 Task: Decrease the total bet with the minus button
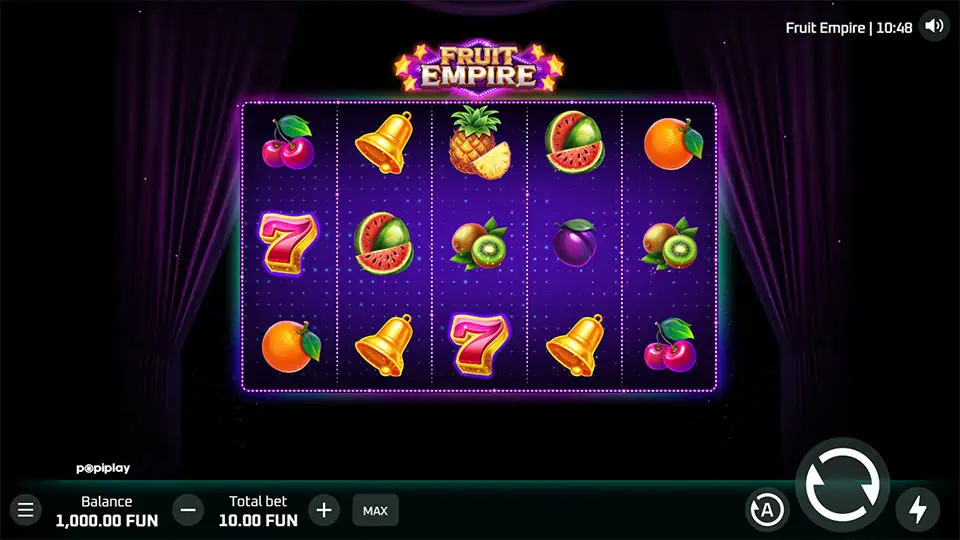pos(188,510)
